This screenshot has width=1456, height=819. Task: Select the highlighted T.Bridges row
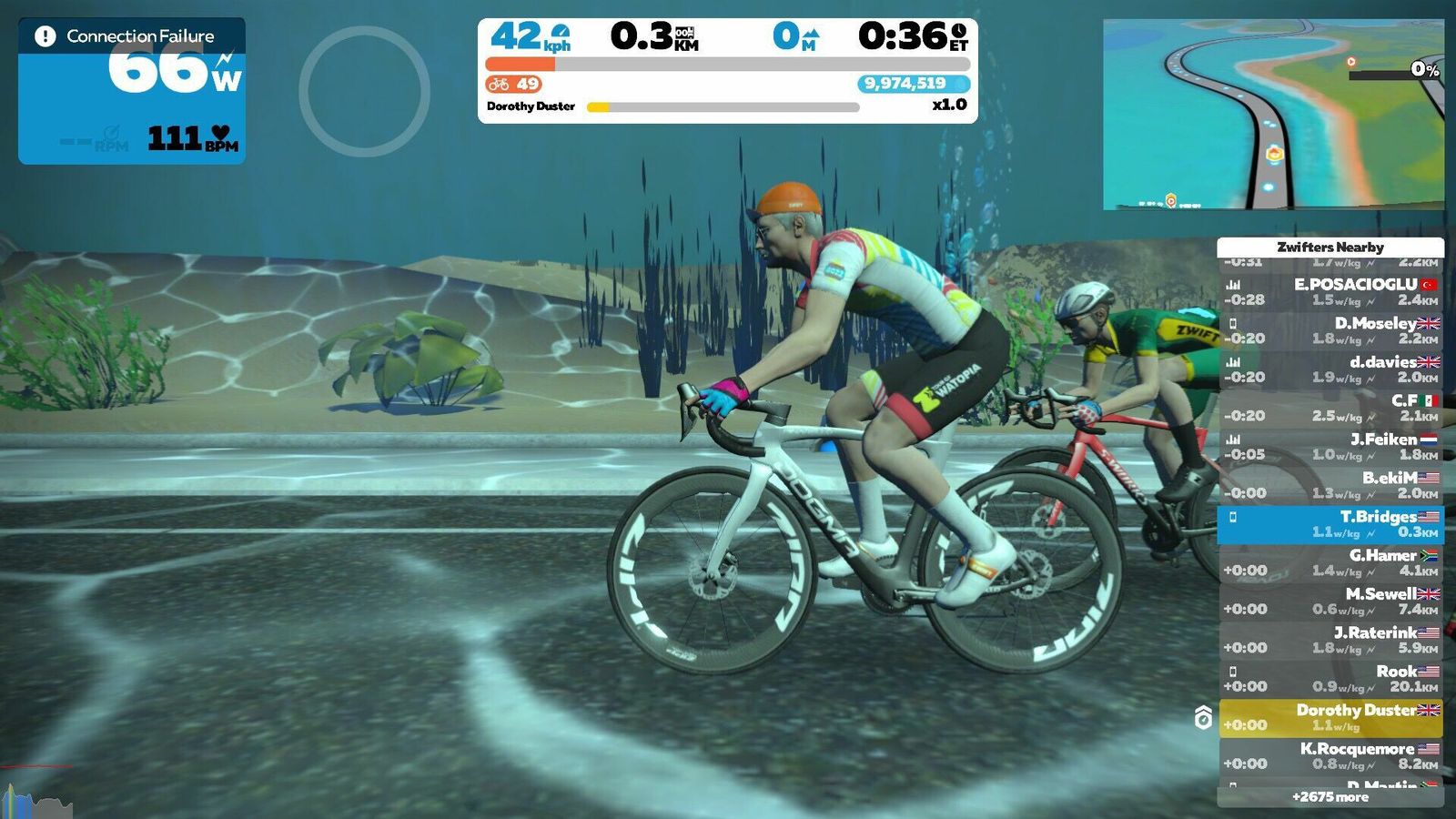coord(1330,524)
